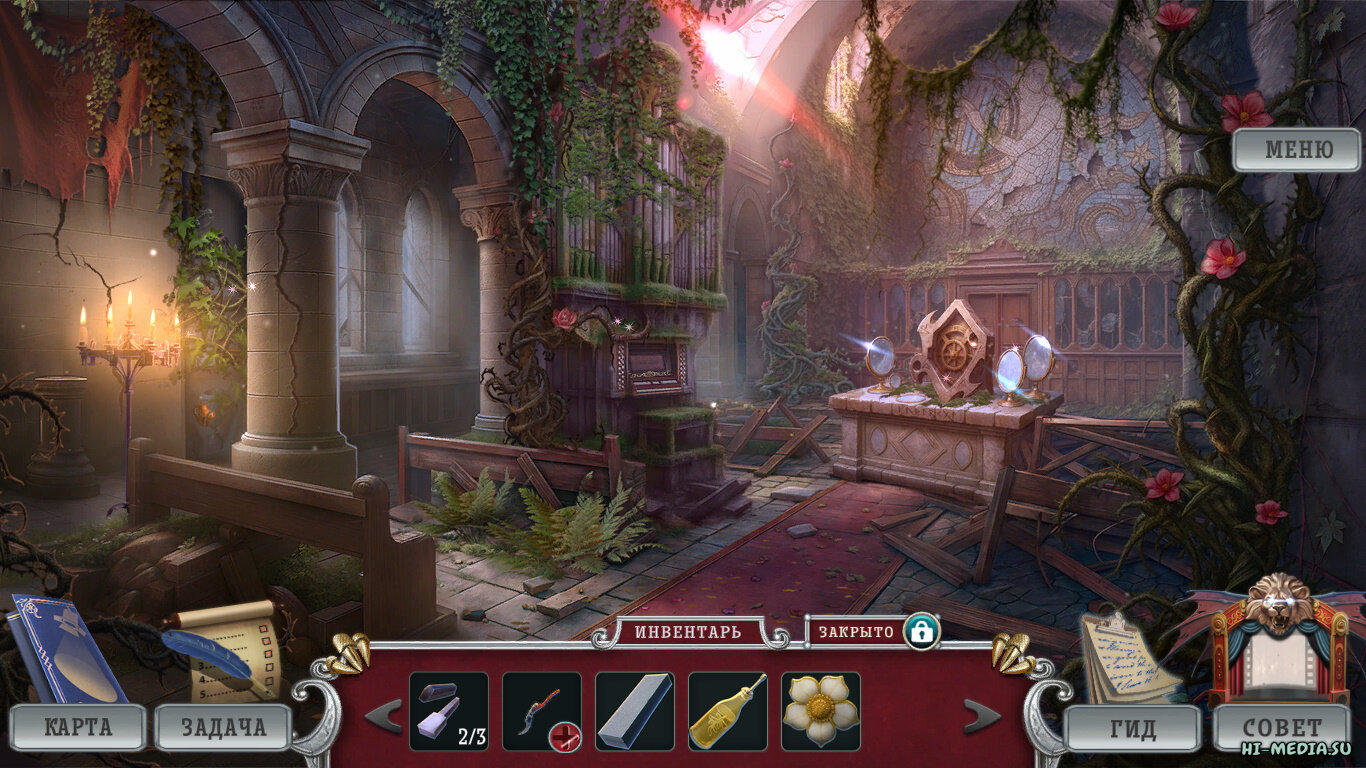Pick the gray stone bar item
This screenshot has height=768, width=1366.
click(634, 711)
